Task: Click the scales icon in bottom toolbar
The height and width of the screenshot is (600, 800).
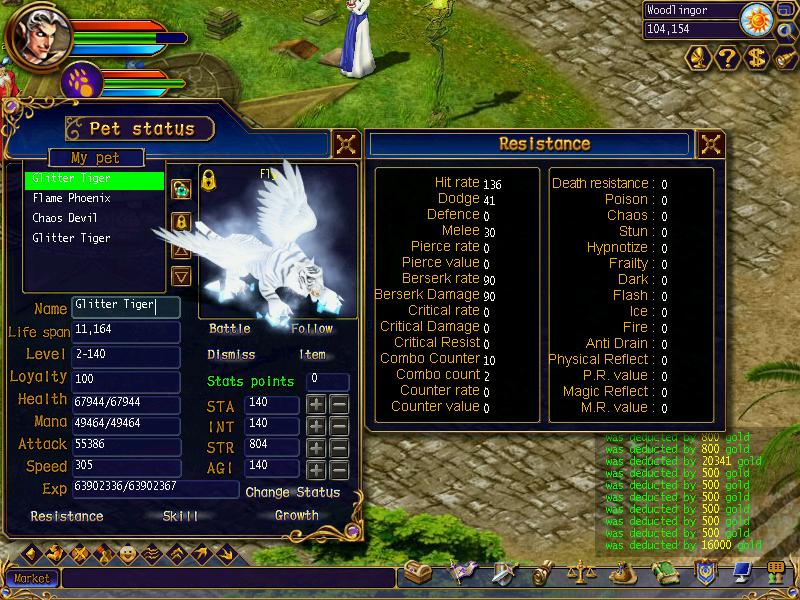Action: pos(581,573)
